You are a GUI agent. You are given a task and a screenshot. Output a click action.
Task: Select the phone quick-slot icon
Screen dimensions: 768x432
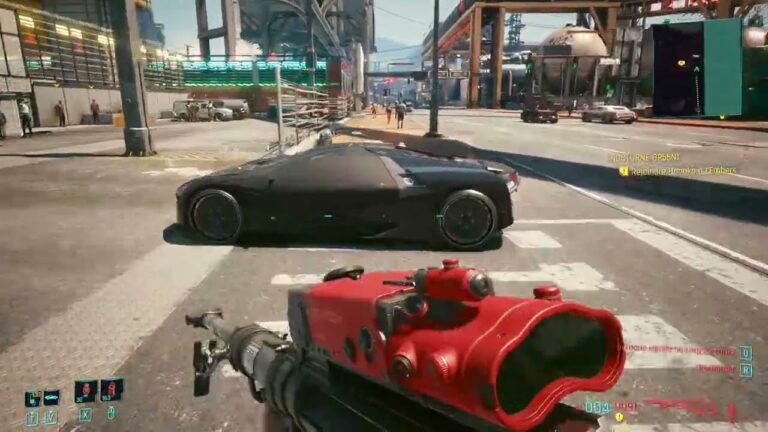[x=34, y=398]
